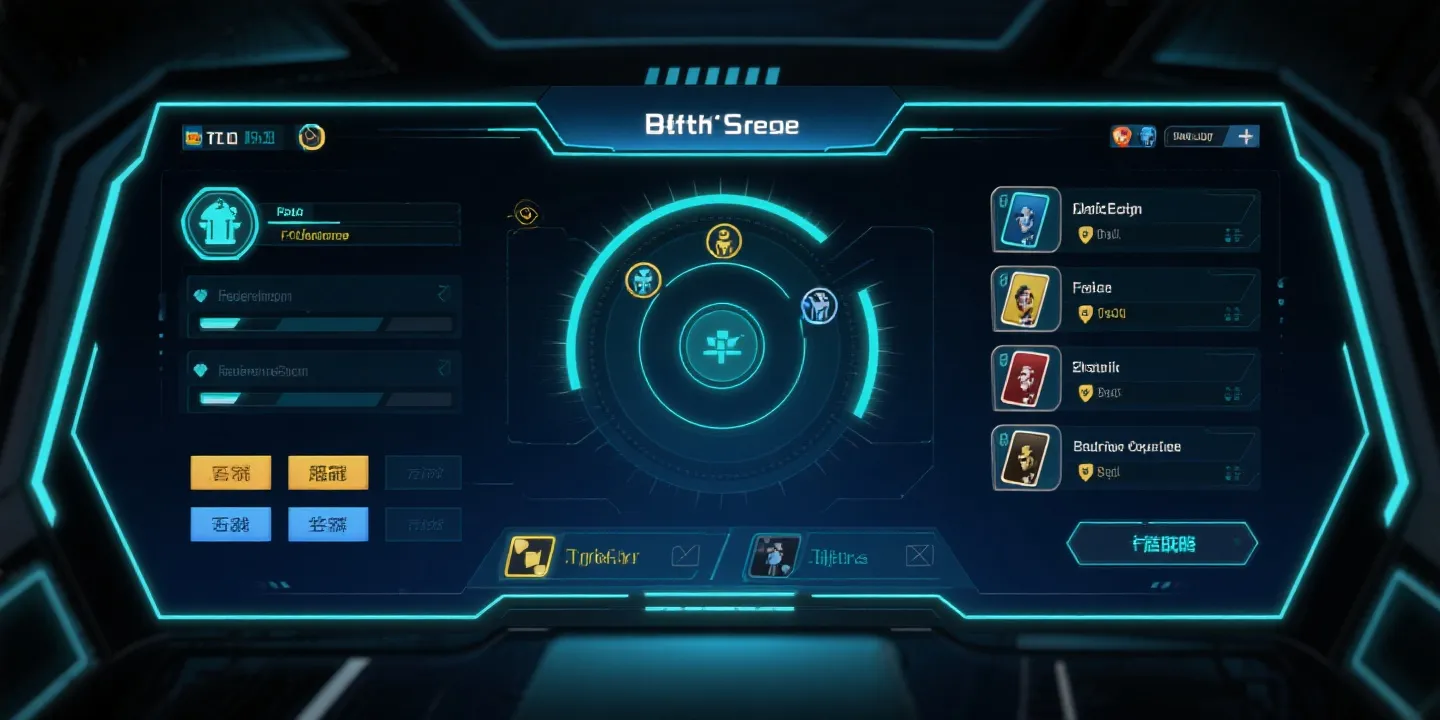Click the blue robot icon beside the orange badge
Viewport: 1440px width, 720px height.
[x=1146, y=136]
